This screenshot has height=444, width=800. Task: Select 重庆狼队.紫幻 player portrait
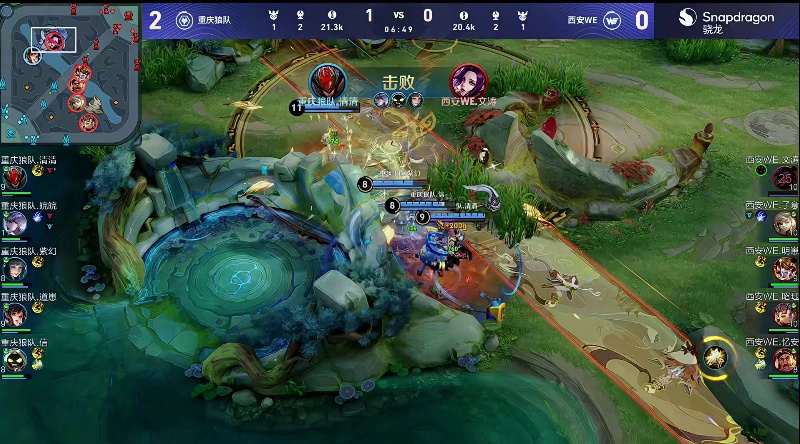(x=15, y=270)
